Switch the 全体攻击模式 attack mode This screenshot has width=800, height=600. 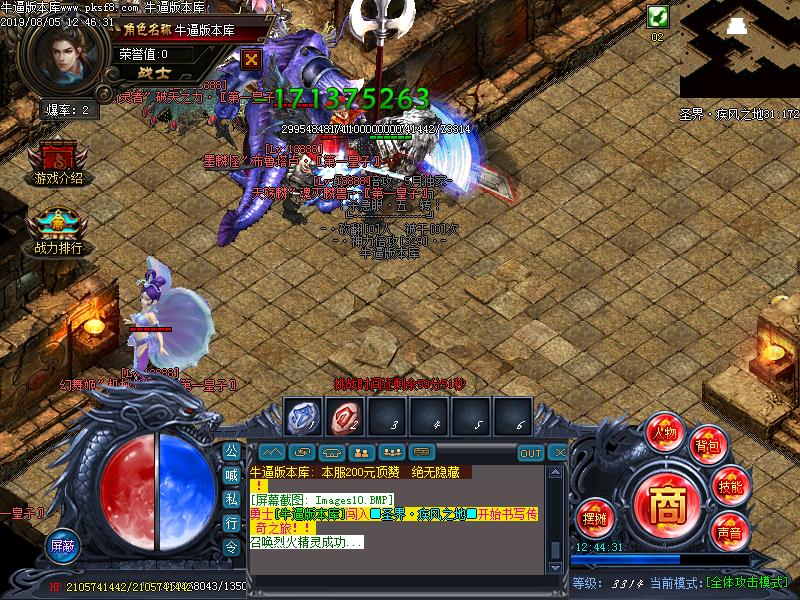[746, 582]
